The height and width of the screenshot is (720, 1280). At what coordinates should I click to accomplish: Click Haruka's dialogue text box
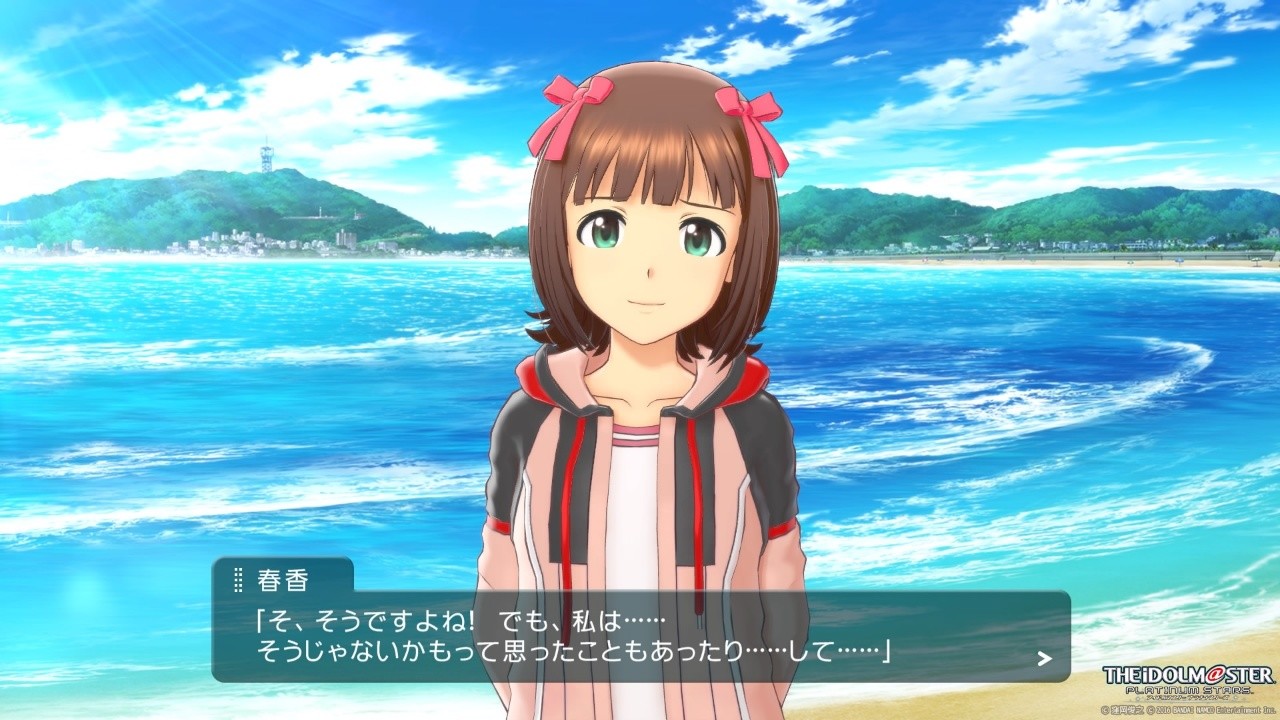640,636
